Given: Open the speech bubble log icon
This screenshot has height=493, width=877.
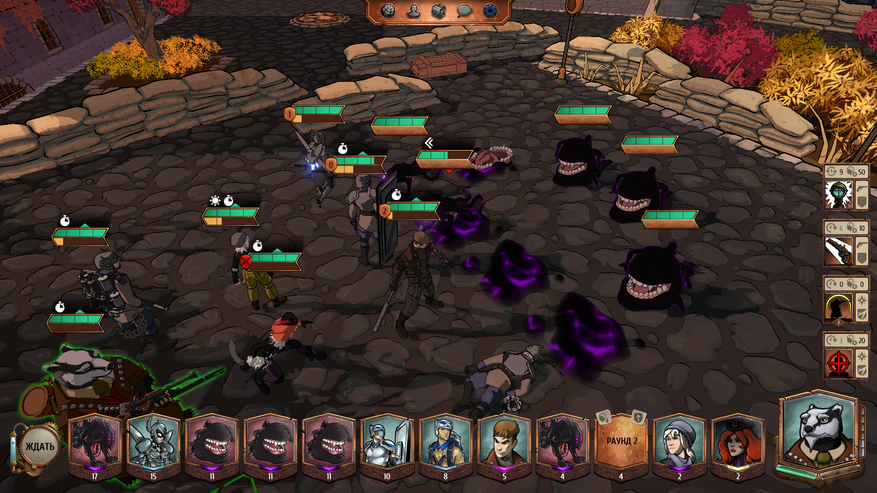Looking at the screenshot, I should (x=464, y=11).
